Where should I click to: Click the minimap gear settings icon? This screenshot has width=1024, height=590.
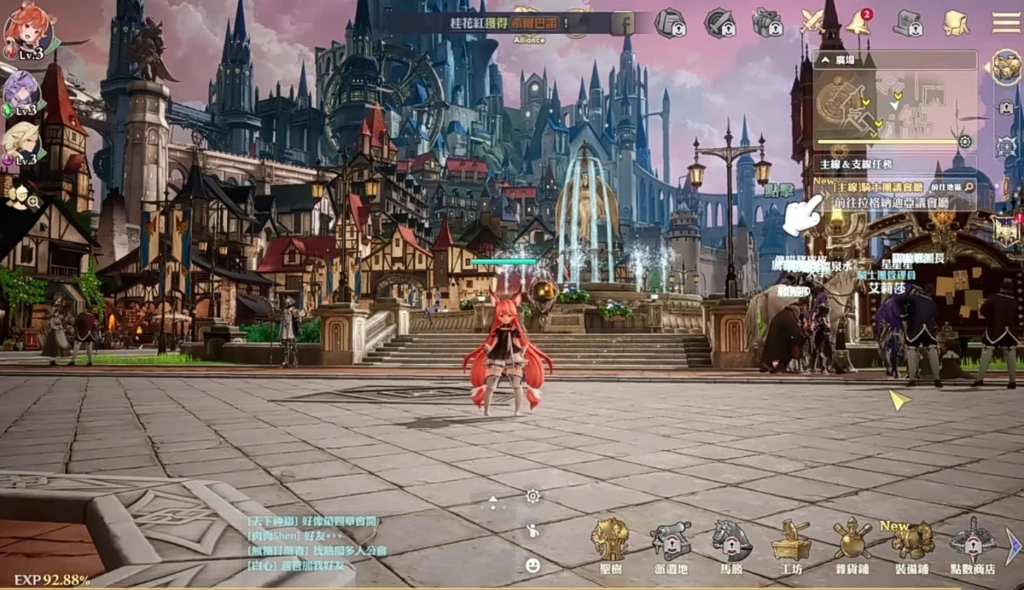coord(965,141)
